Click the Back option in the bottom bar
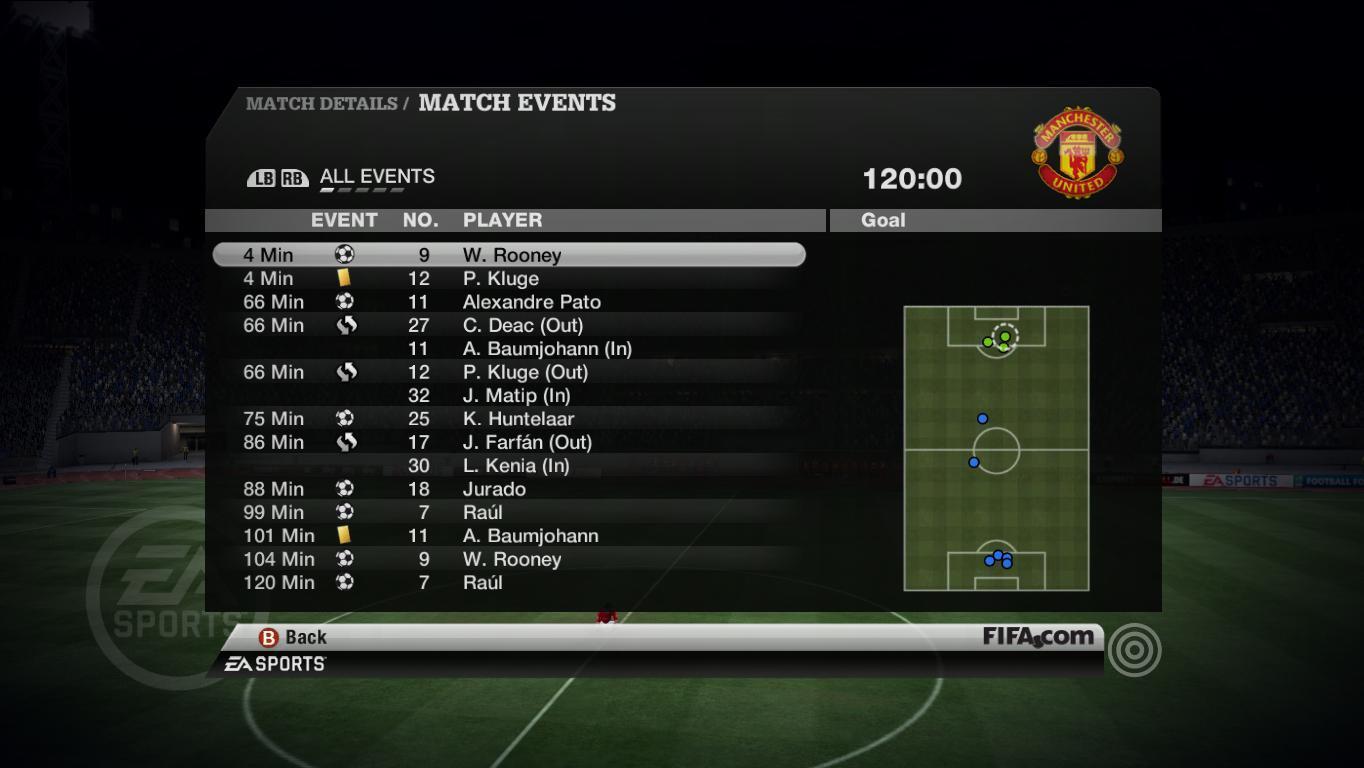1364x768 pixels. tap(294, 637)
